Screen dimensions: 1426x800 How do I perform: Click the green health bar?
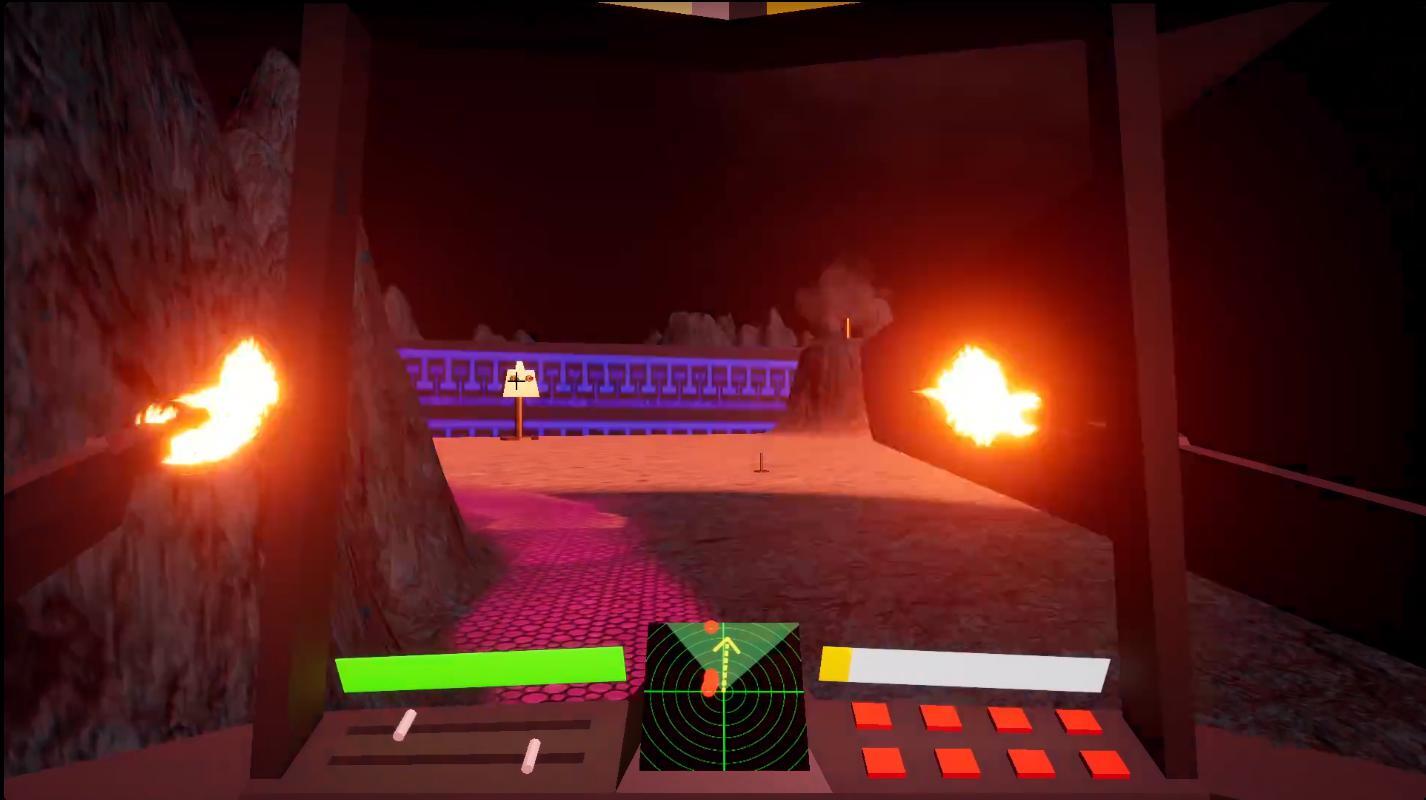coord(480,670)
